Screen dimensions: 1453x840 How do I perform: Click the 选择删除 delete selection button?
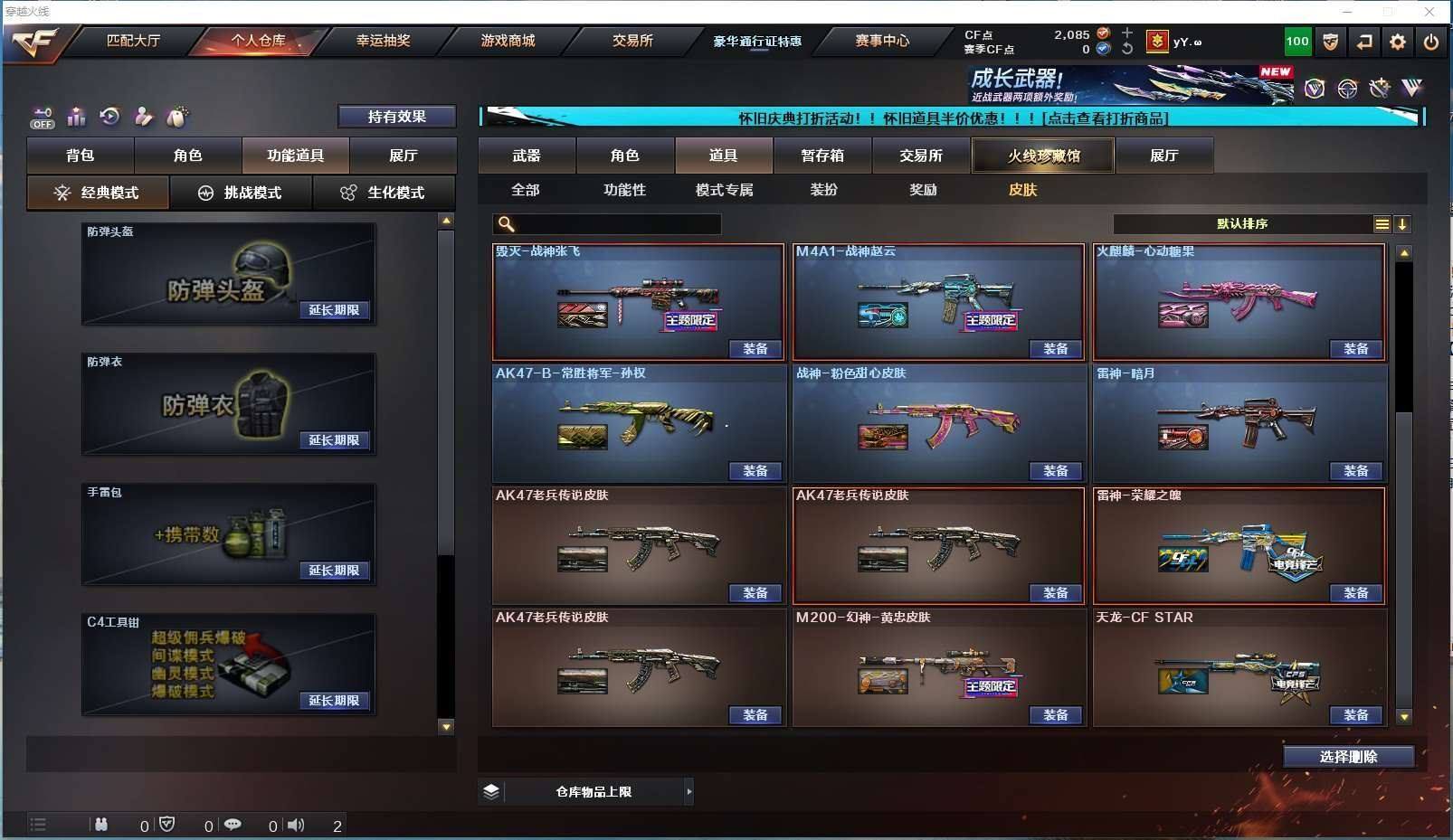point(1348,757)
